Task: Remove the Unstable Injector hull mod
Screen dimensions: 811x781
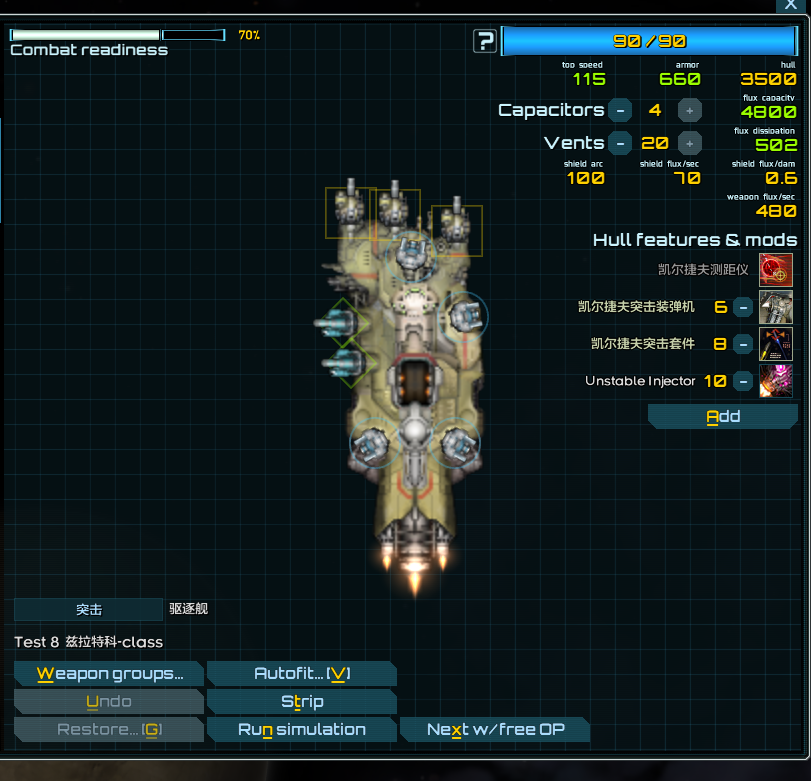Action: point(743,381)
